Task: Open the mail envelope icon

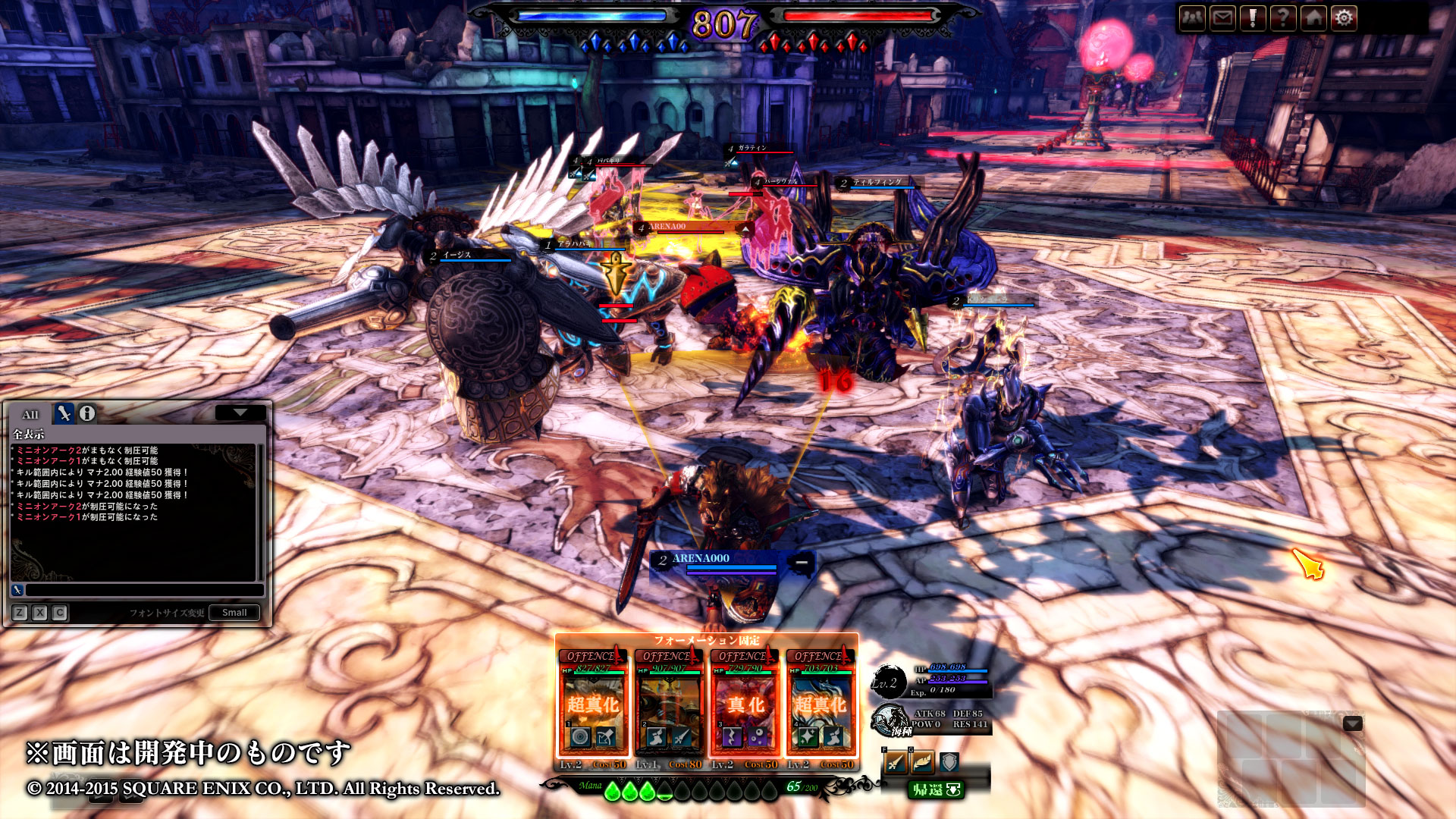Action: click(1223, 17)
